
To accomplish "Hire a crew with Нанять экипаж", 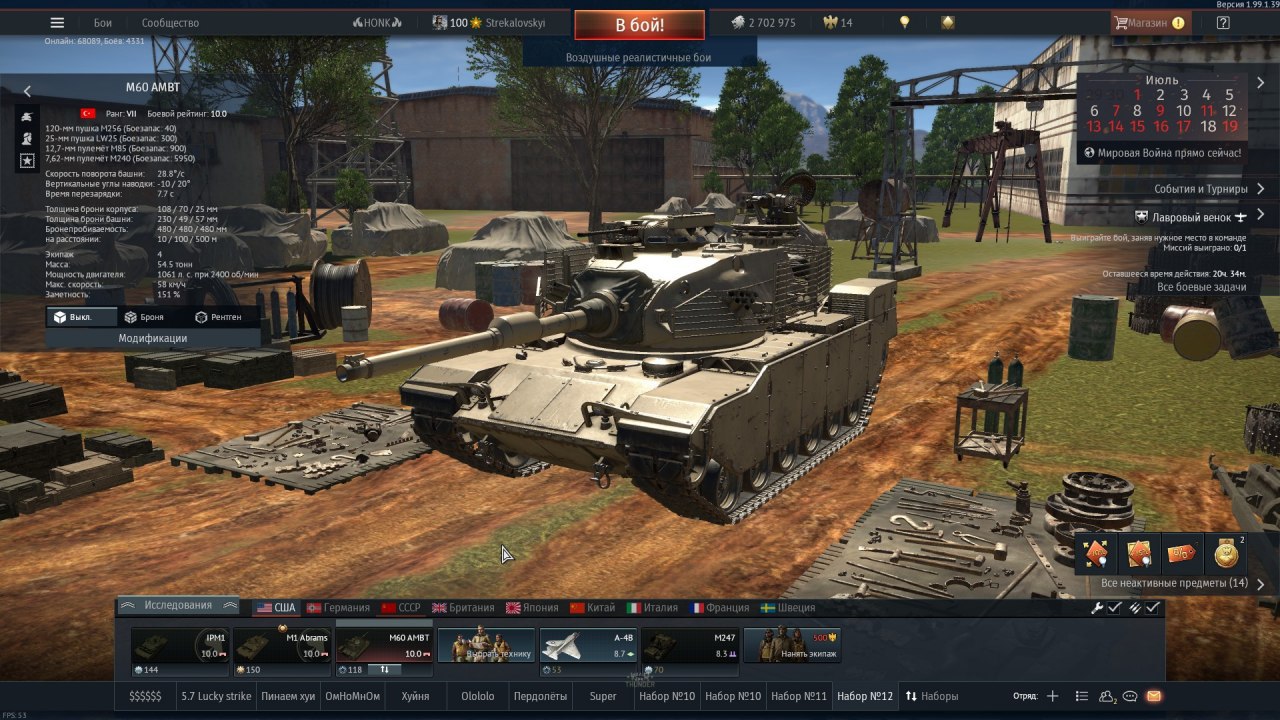I will point(792,646).
